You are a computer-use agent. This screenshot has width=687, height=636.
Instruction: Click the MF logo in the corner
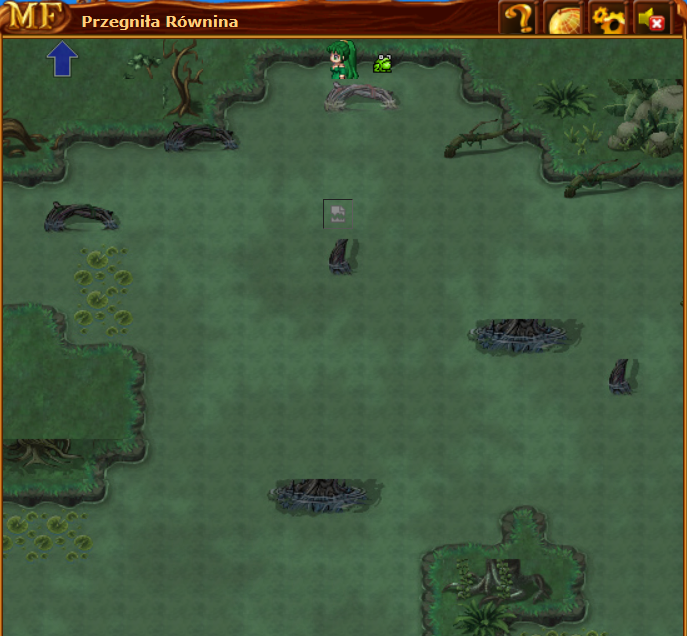coord(34,17)
